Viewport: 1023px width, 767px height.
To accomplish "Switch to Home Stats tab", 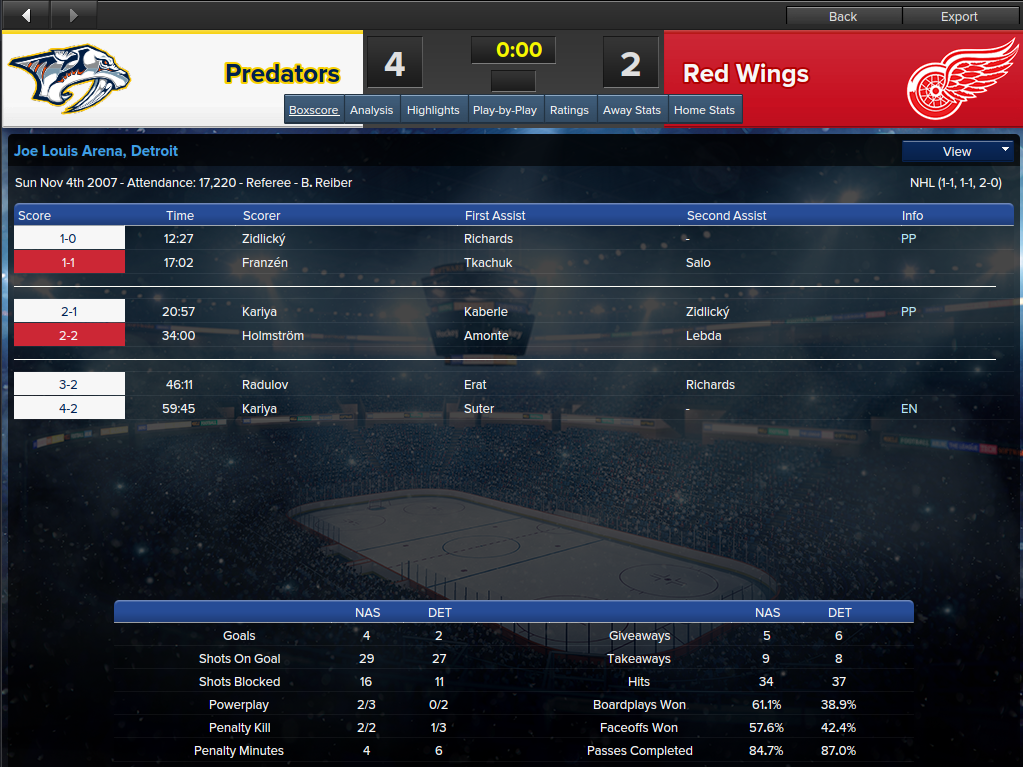I will click(x=705, y=110).
